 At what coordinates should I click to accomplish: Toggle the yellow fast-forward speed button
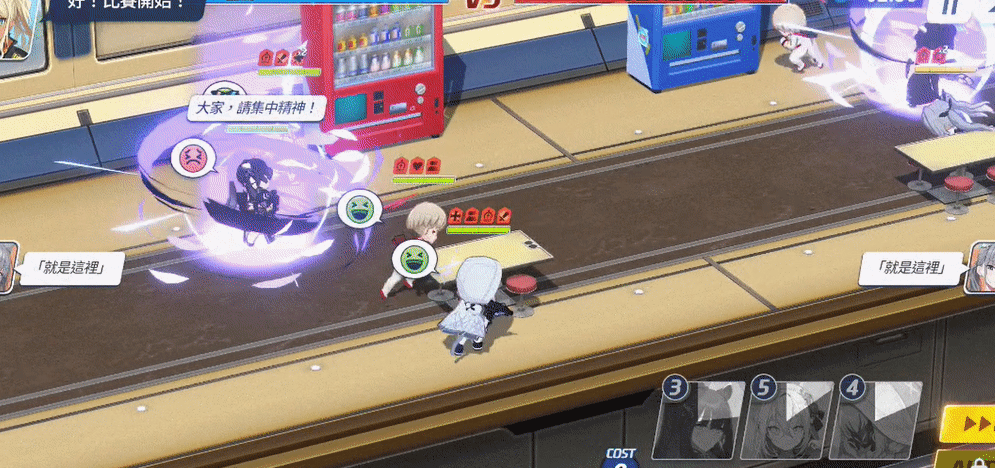970,424
